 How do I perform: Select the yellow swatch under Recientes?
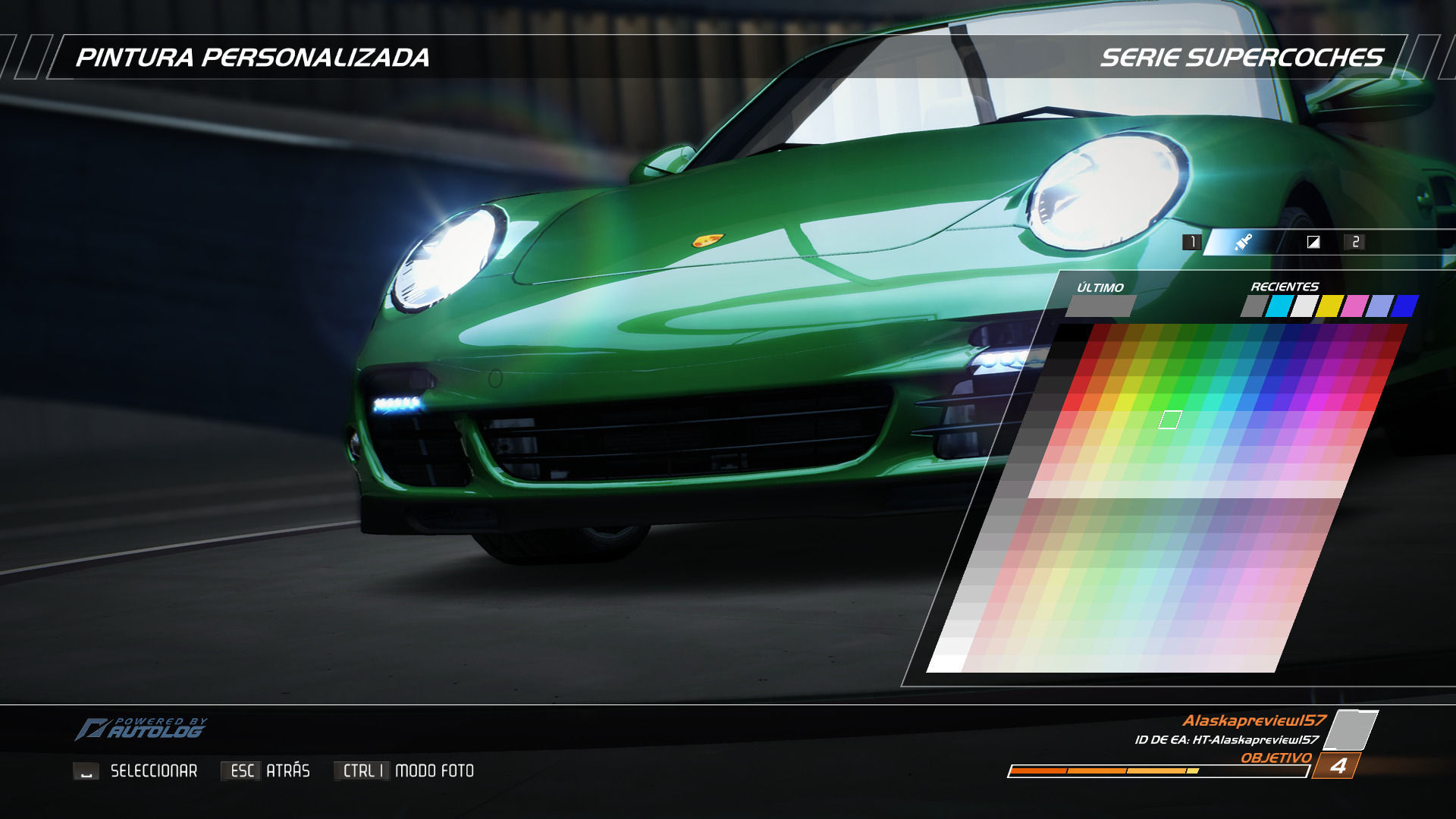point(1329,306)
